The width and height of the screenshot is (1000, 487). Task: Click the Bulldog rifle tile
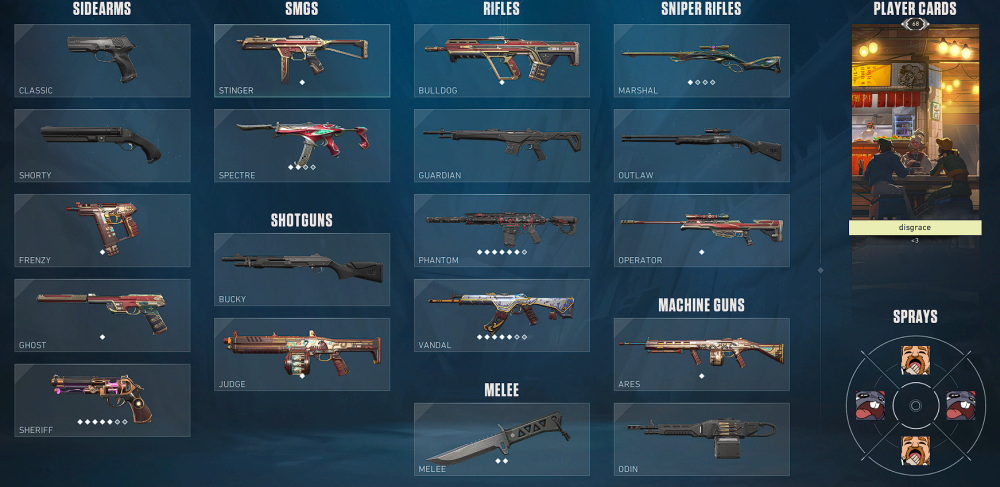tap(502, 61)
